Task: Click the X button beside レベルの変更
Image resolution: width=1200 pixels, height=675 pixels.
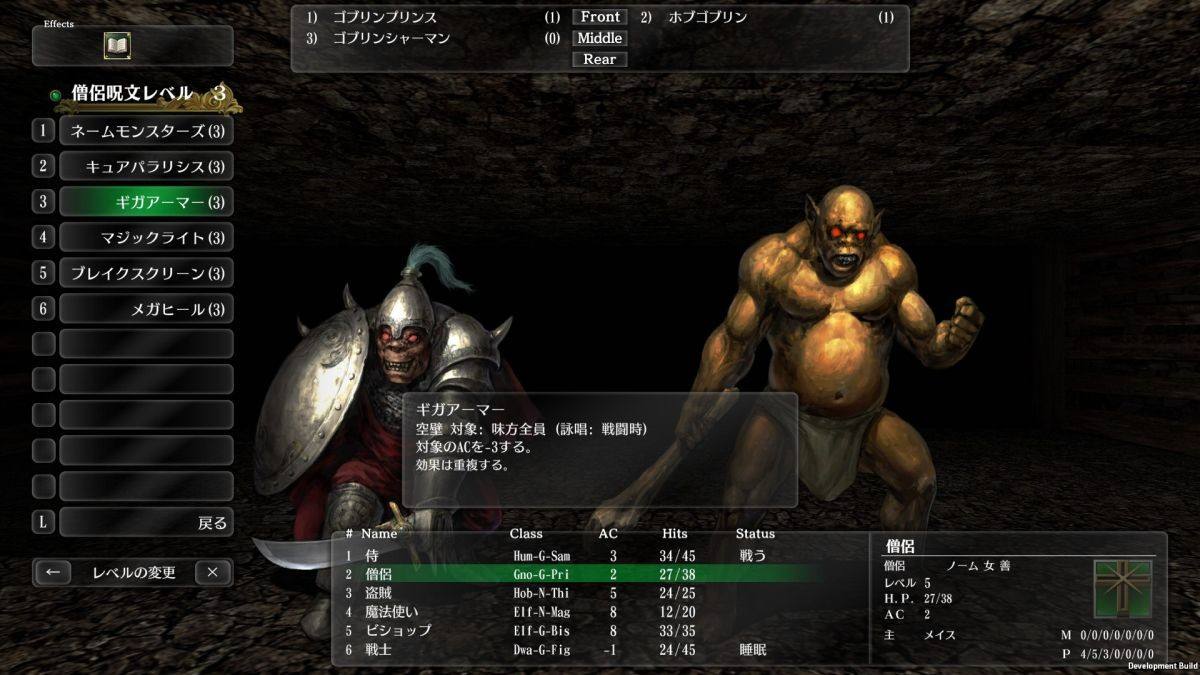Action: pos(213,573)
